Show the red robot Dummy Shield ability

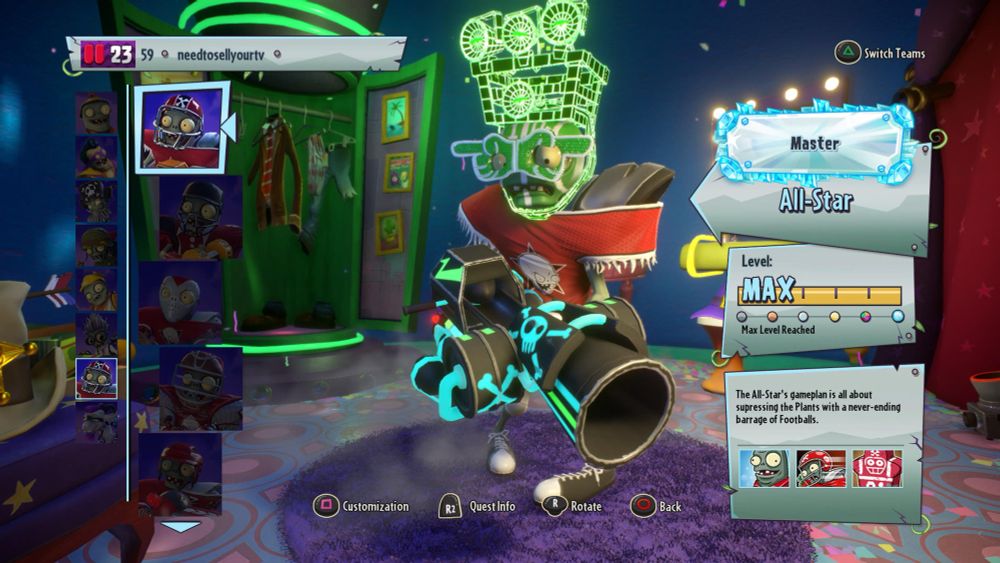[x=877, y=468]
